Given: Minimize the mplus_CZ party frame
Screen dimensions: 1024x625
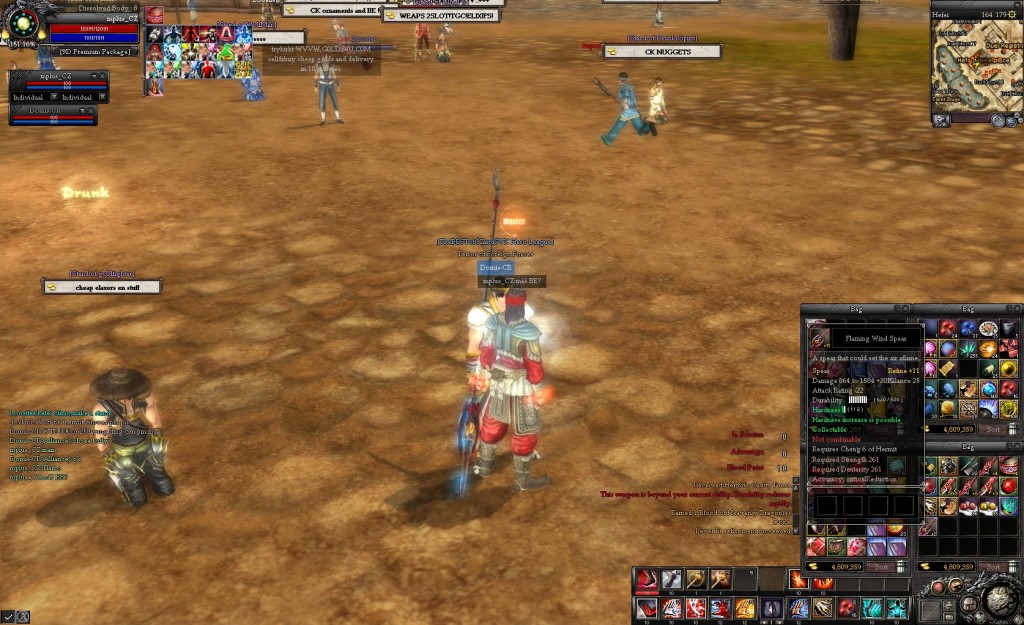Looking at the screenshot, I should 93,76.
